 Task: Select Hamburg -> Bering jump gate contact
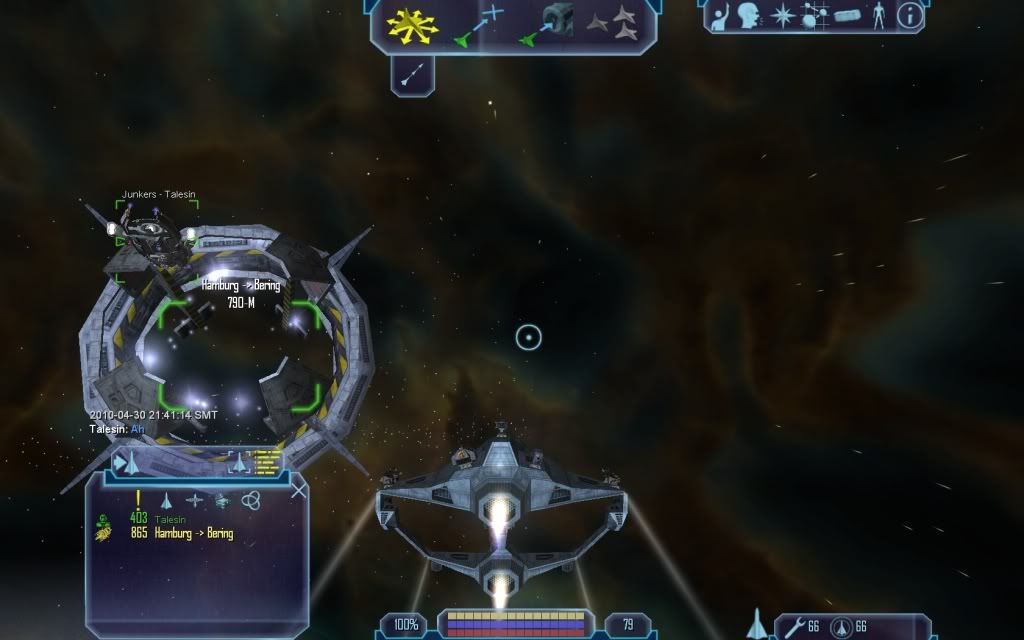point(193,534)
